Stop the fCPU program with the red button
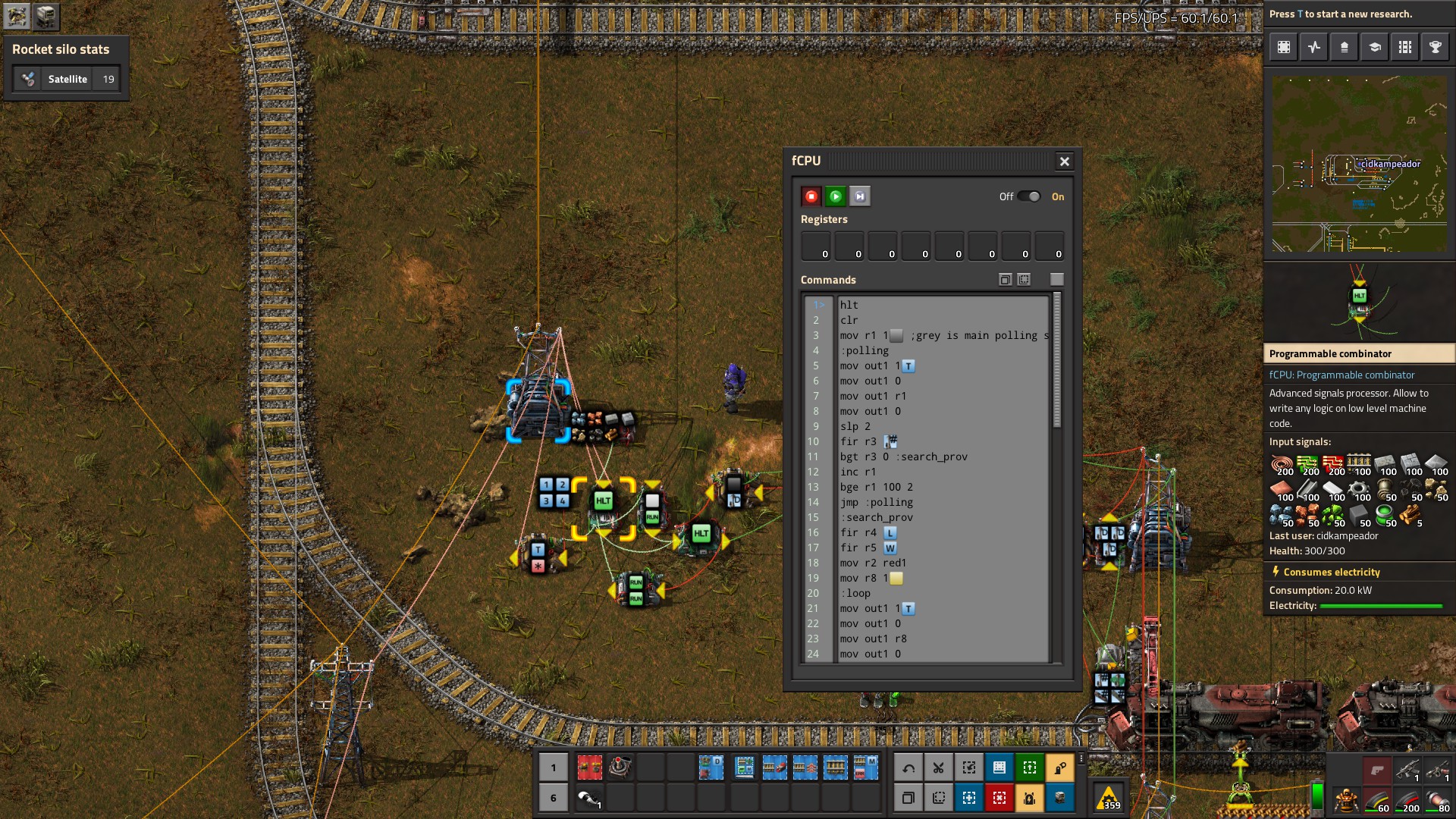Image resolution: width=1456 pixels, height=819 pixels. (x=811, y=196)
